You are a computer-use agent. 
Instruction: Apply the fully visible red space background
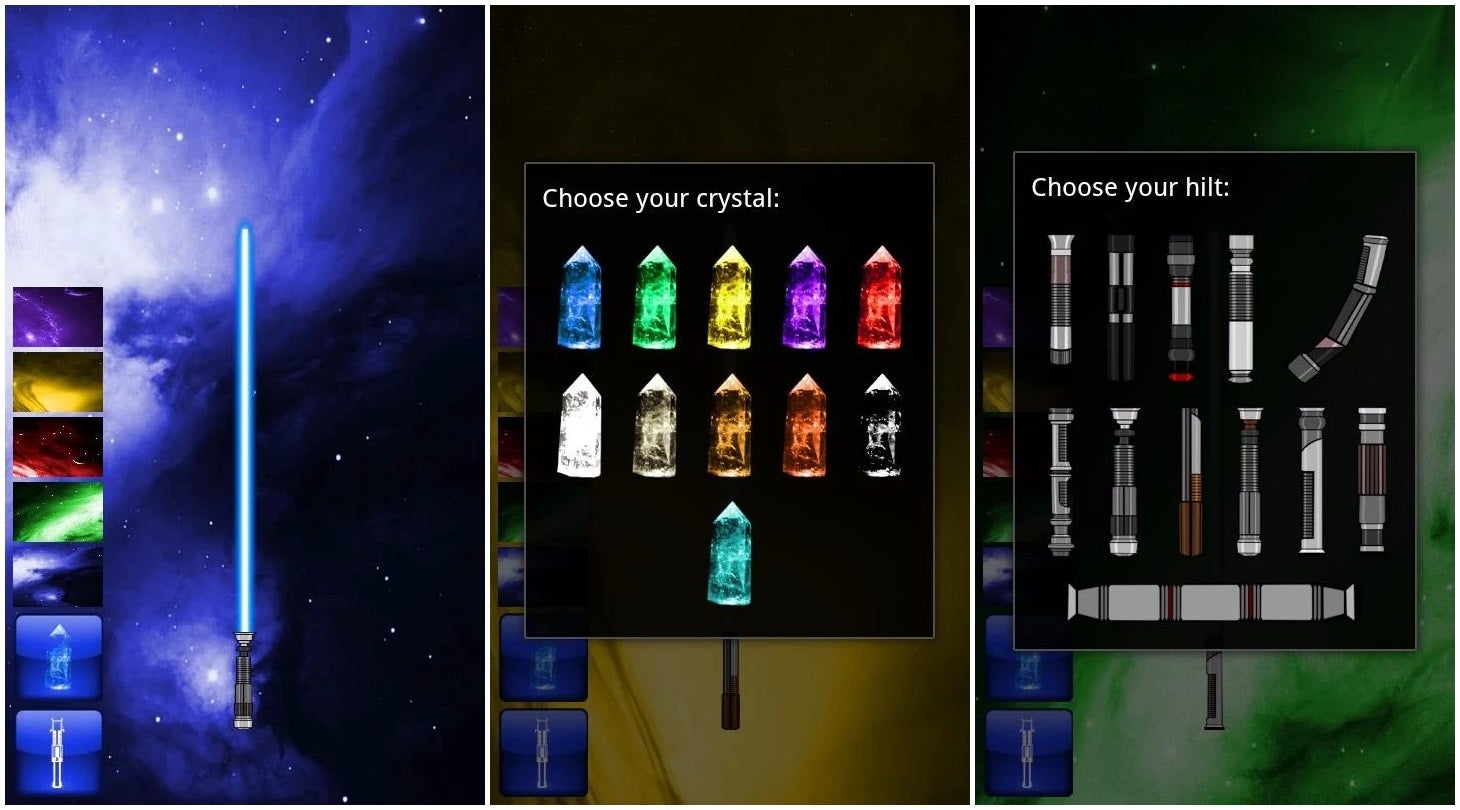tap(58, 447)
